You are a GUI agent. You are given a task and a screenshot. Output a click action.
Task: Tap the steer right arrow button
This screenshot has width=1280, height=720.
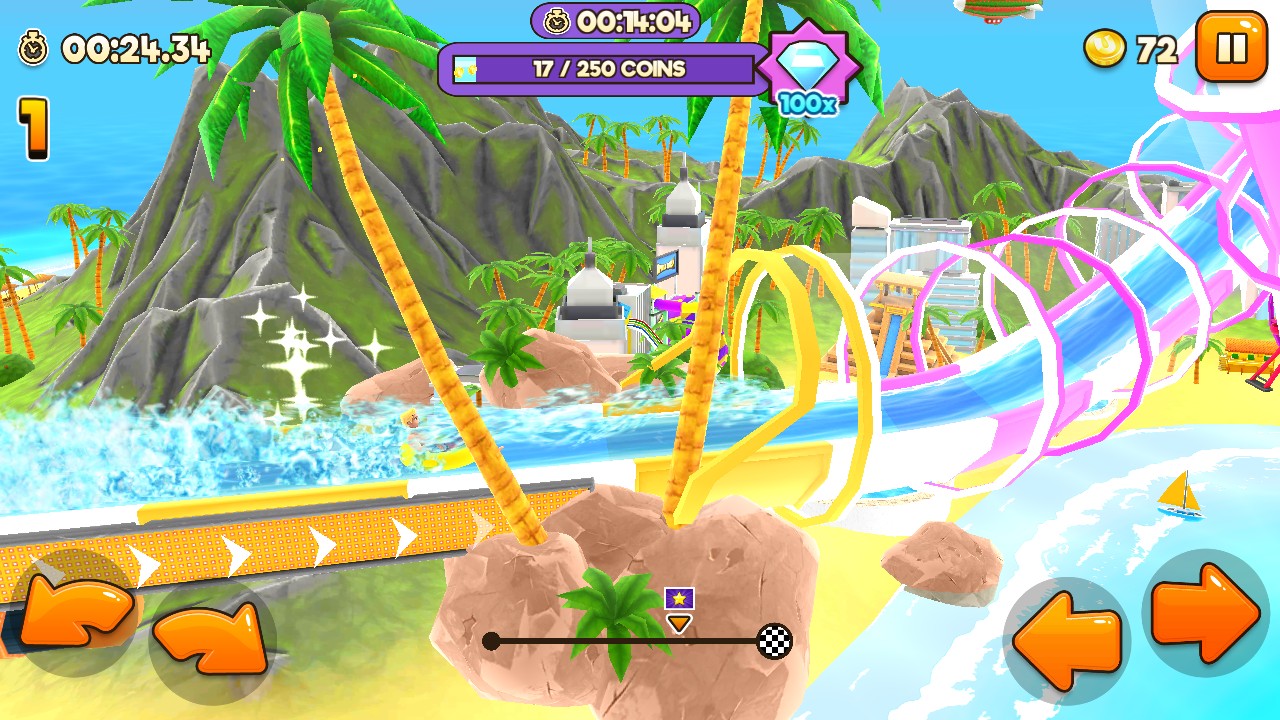(x=1206, y=612)
